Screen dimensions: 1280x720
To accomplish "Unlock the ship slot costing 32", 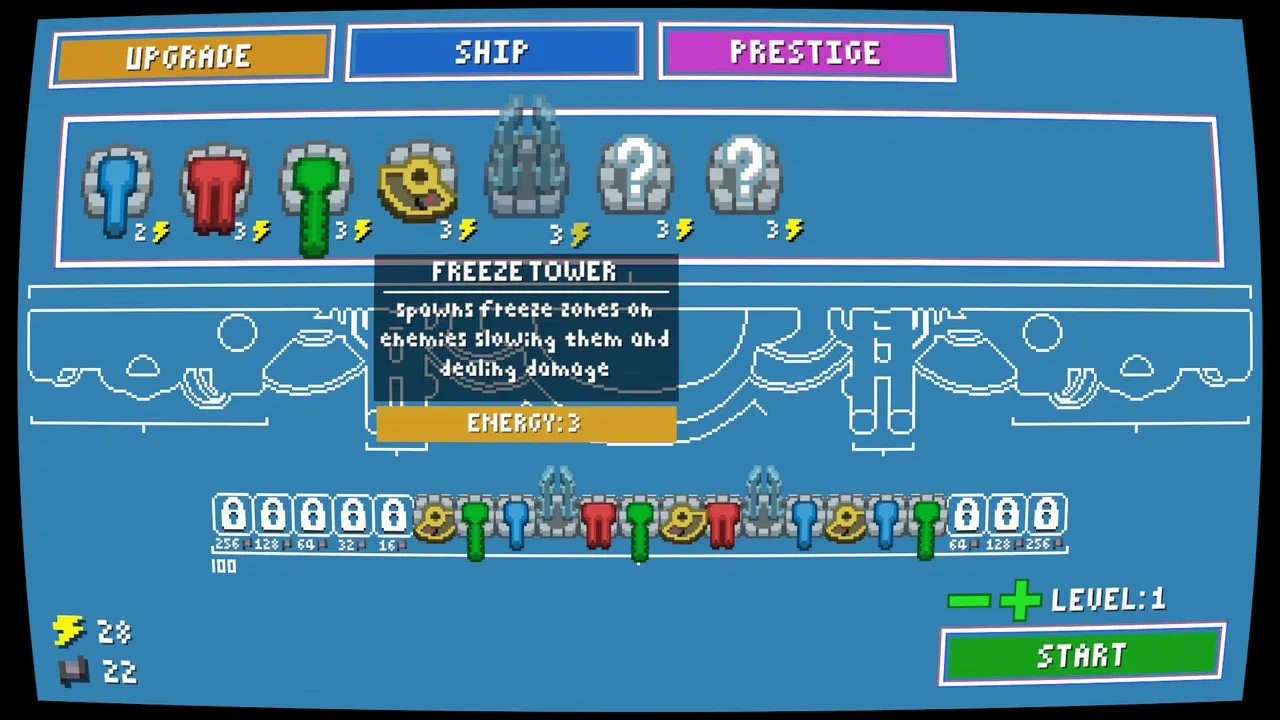I will [x=353, y=516].
